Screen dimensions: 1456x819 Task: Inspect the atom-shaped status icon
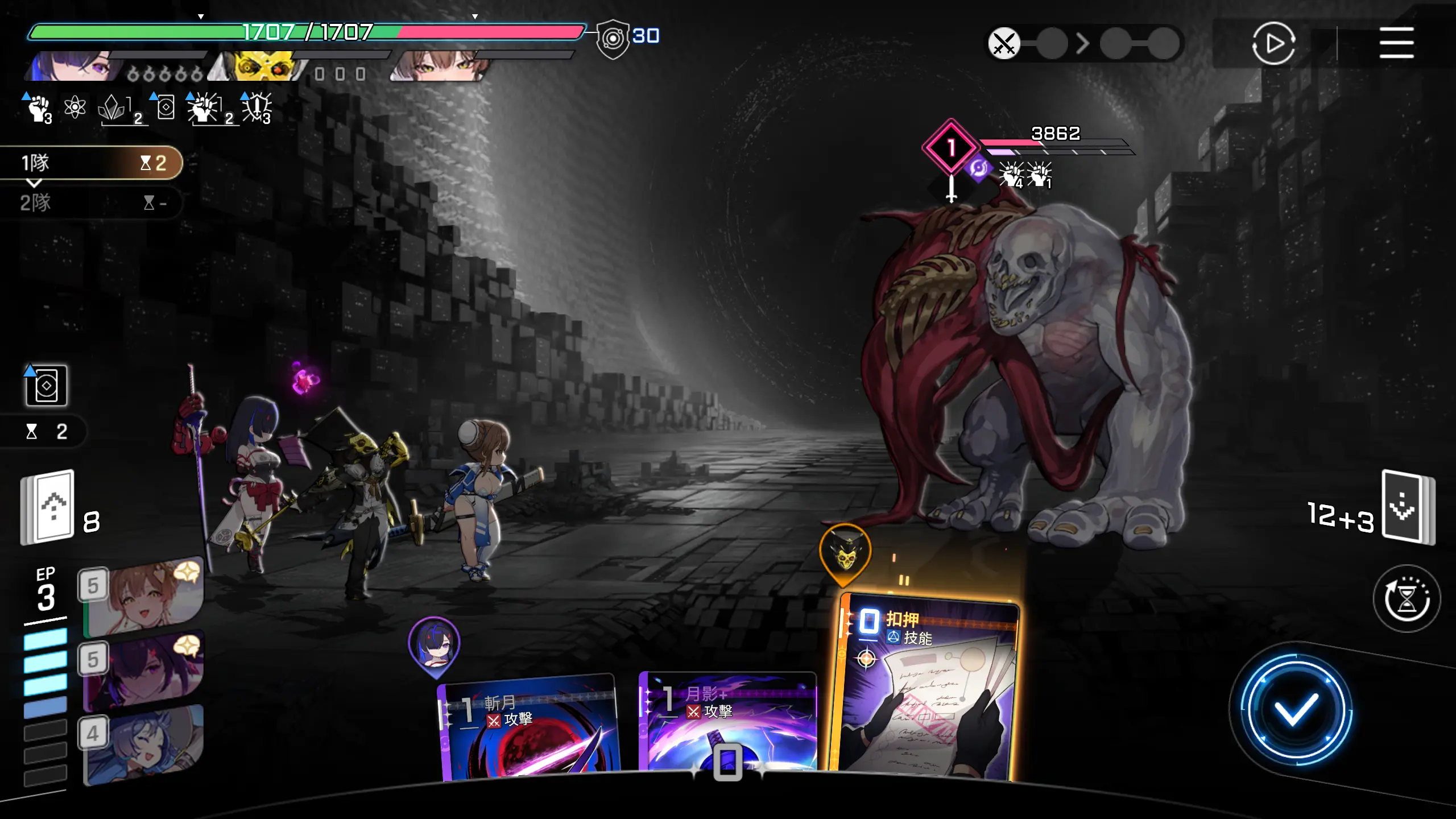click(75, 107)
